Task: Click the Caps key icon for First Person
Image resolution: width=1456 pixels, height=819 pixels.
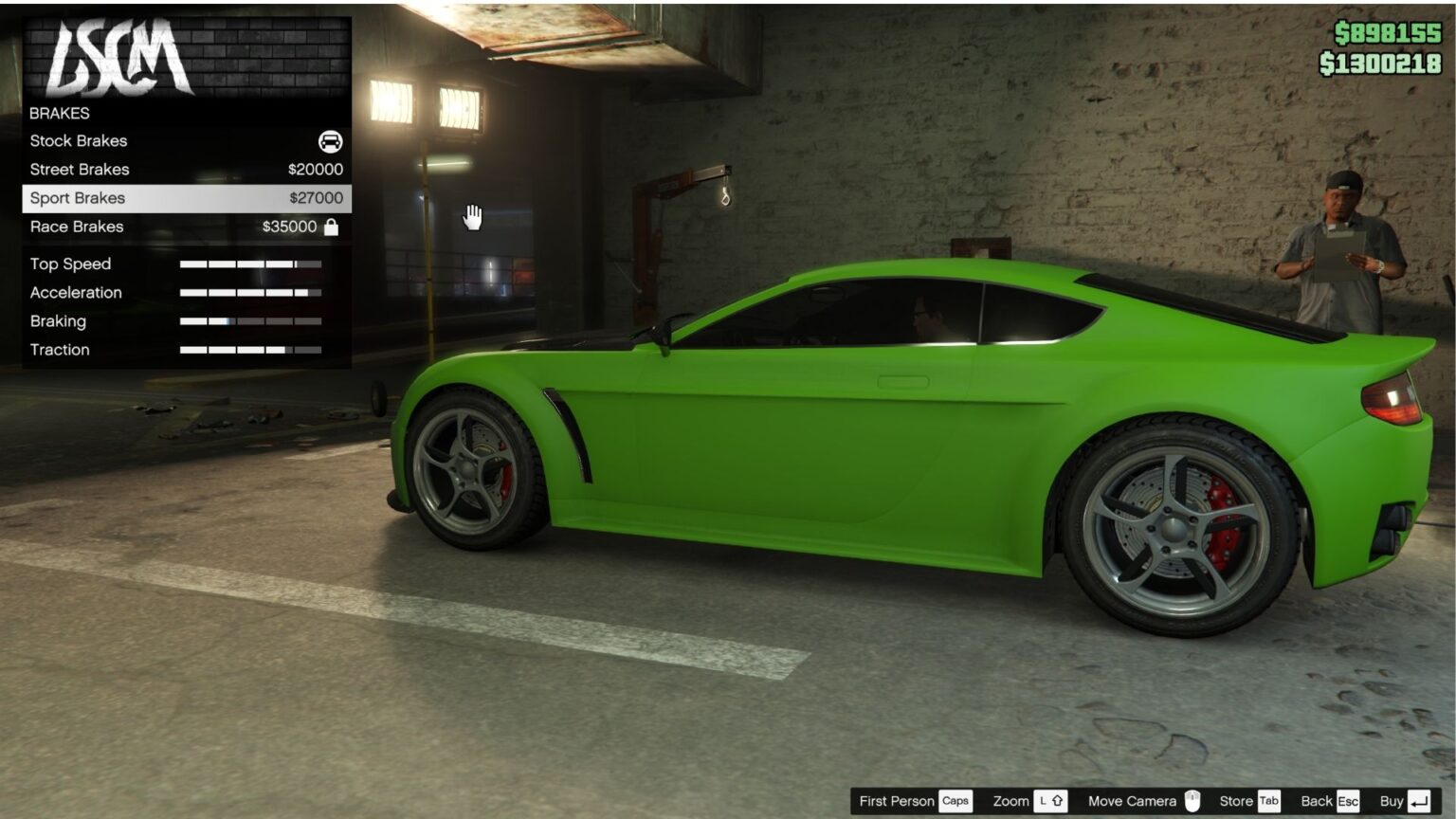Action: tap(956, 800)
